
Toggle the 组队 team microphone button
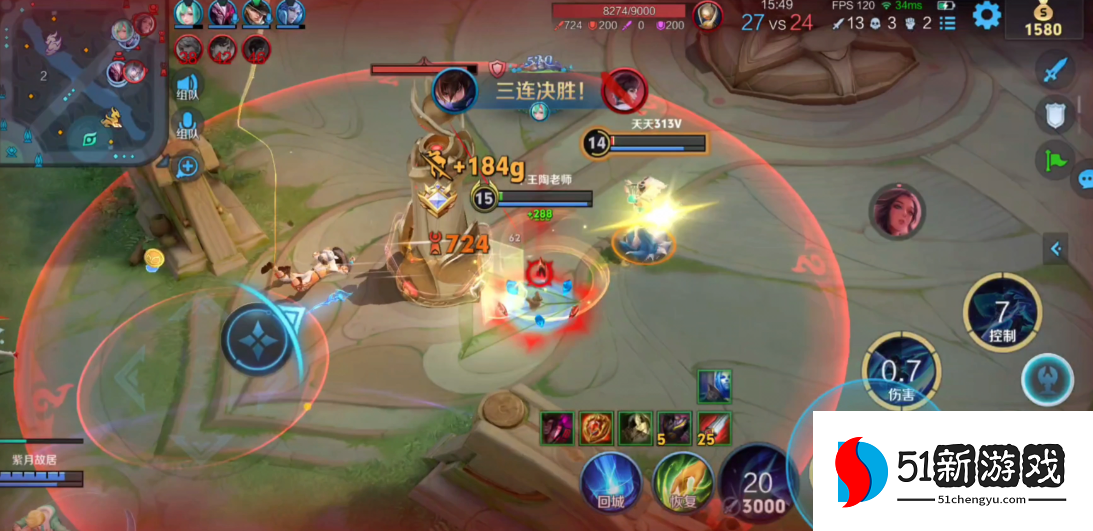pyautogui.click(x=187, y=126)
